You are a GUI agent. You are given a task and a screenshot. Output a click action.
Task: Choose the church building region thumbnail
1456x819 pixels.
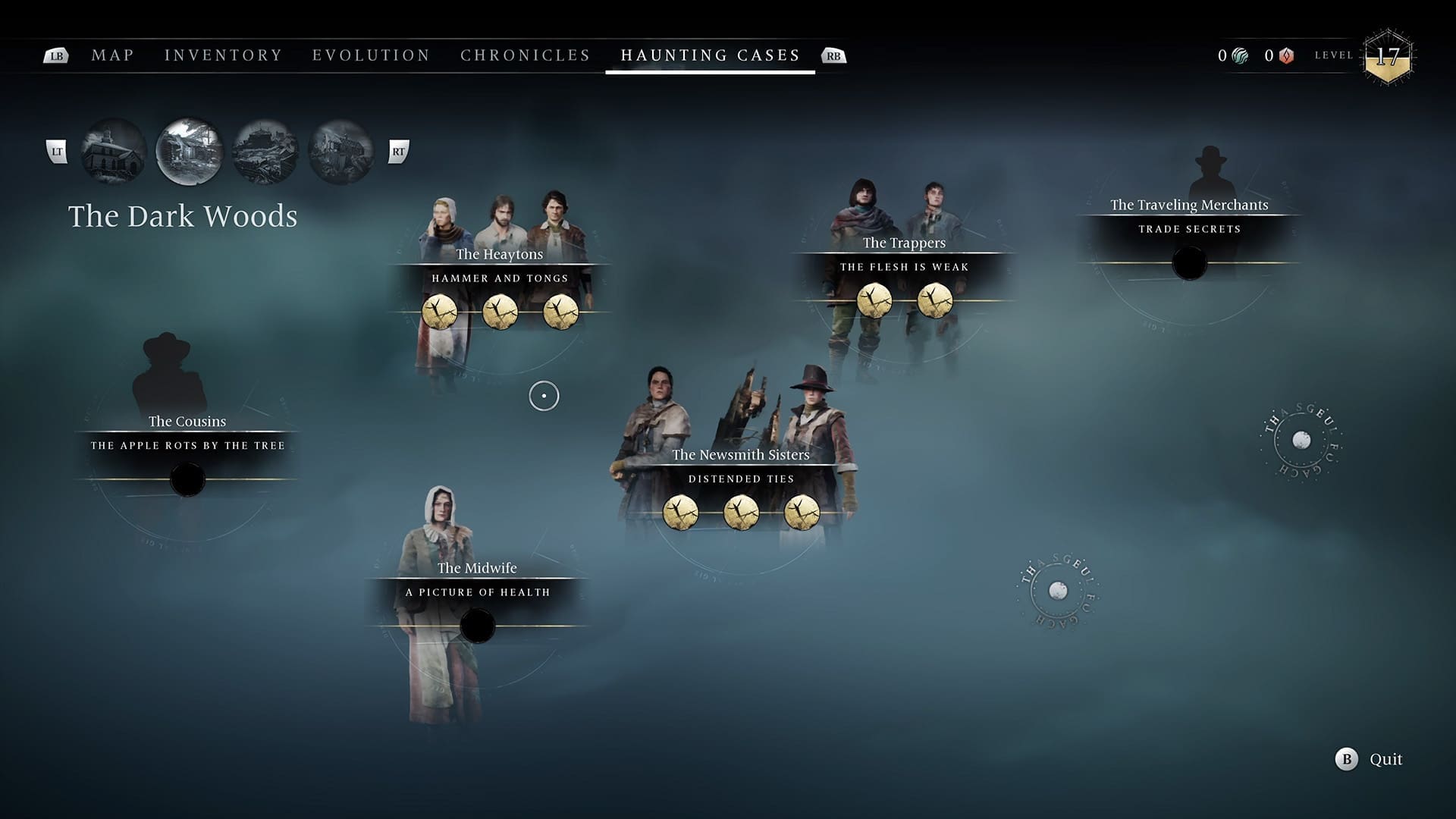114,152
